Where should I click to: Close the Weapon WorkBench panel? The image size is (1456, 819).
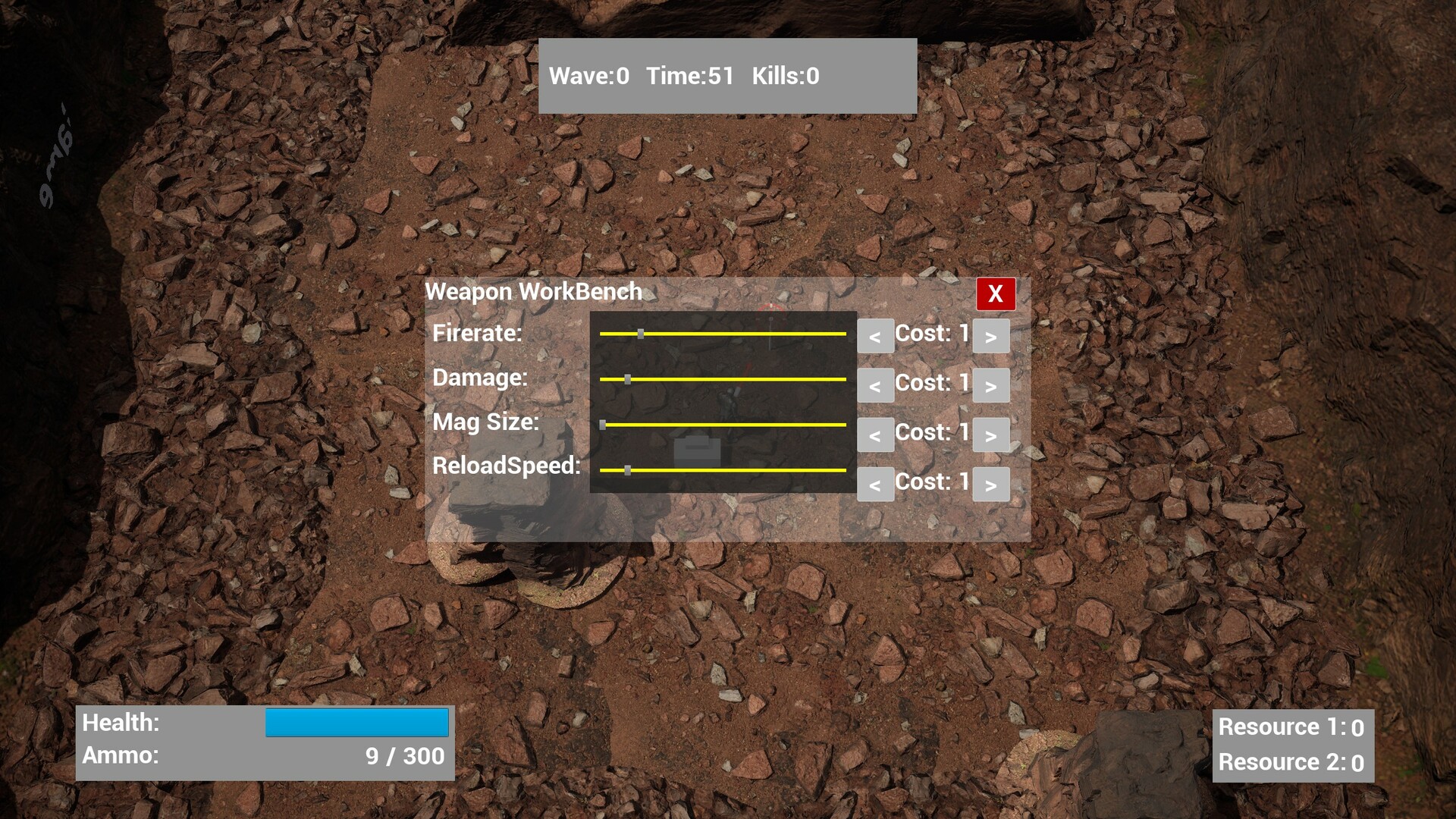(x=996, y=295)
